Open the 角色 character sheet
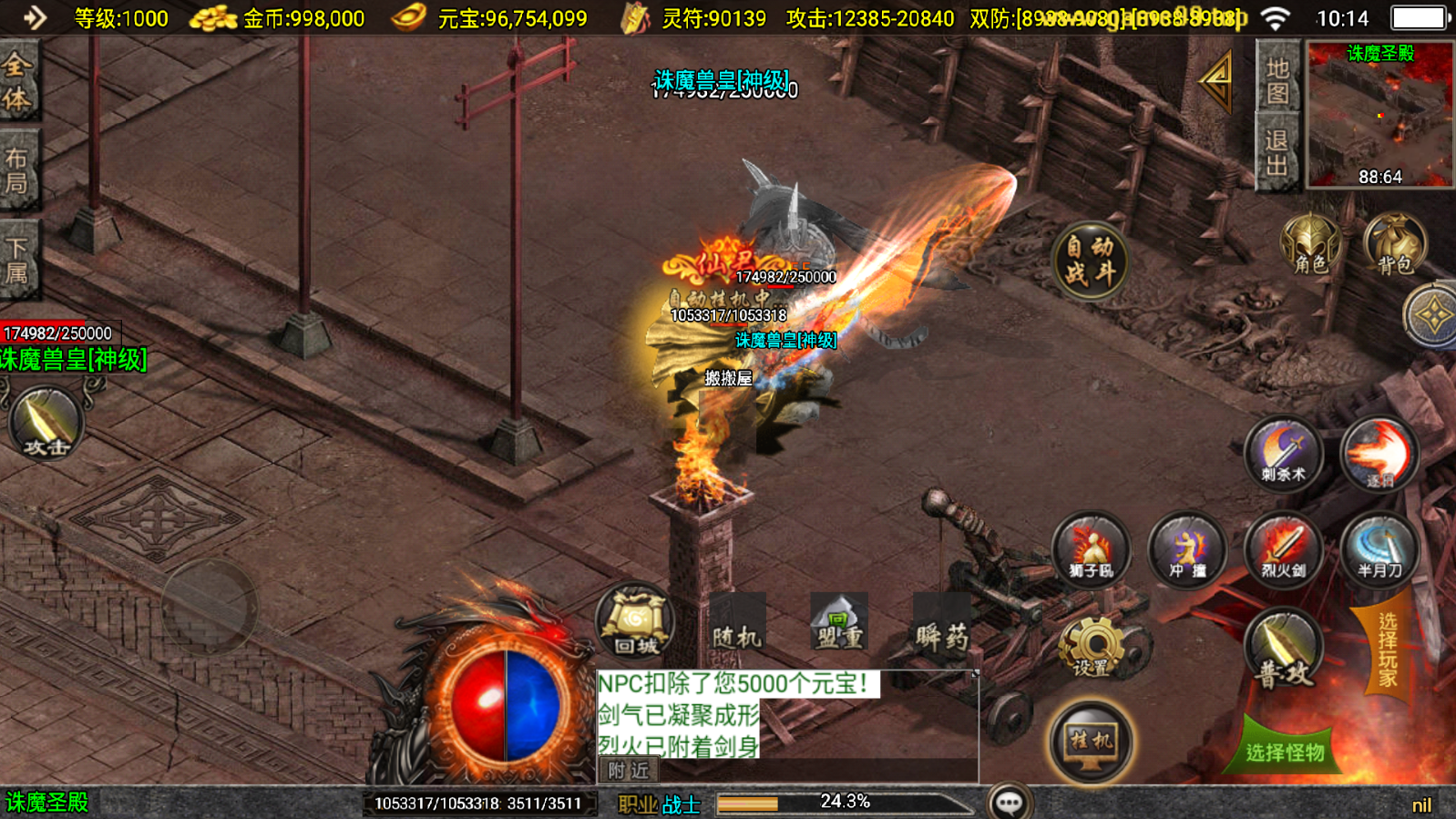 tap(1310, 244)
